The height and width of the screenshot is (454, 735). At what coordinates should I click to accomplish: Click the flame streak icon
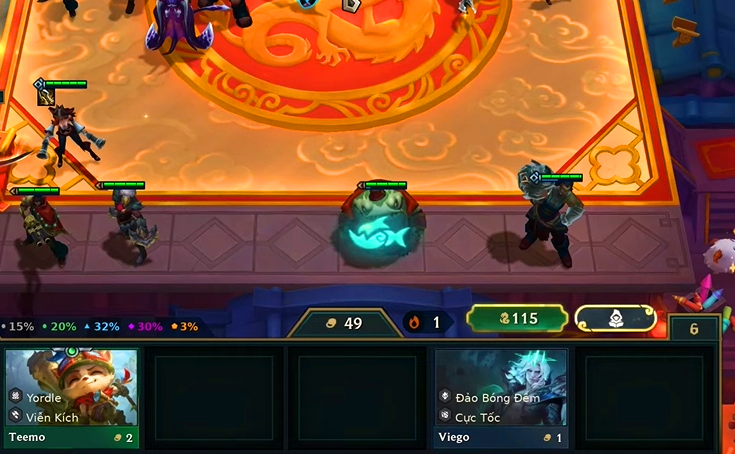415,322
